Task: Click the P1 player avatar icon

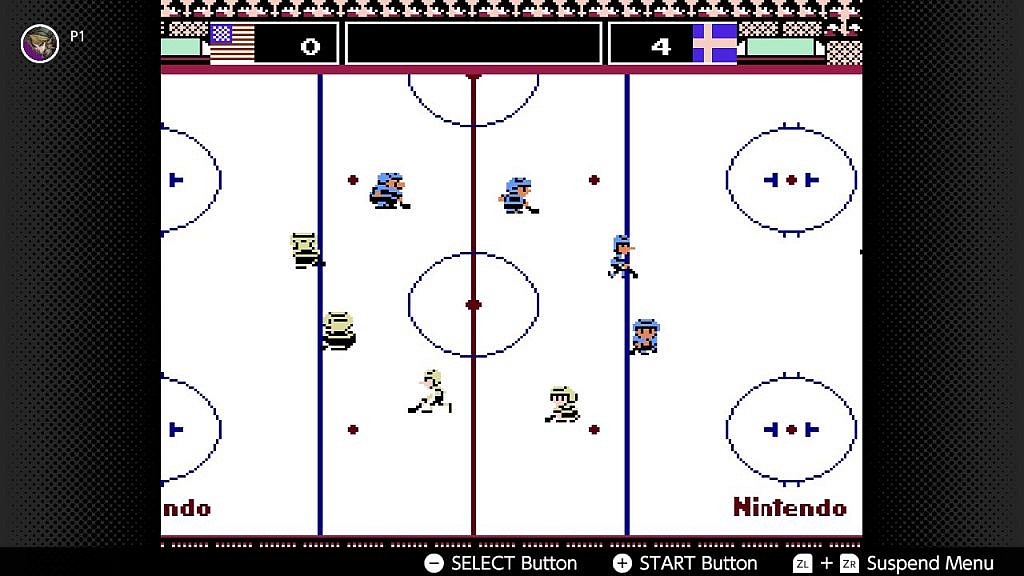Action: point(40,43)
